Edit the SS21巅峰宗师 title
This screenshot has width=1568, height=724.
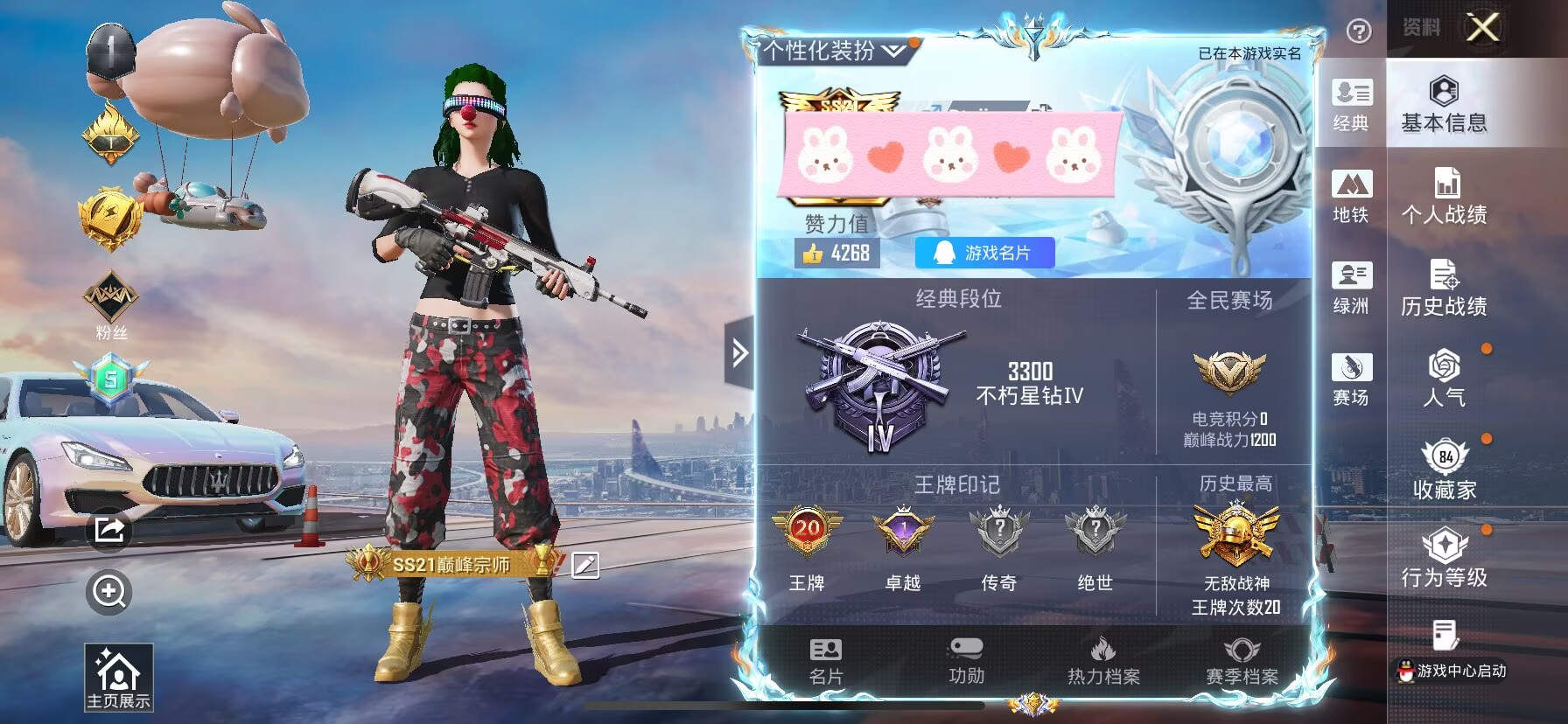(585, 565)
